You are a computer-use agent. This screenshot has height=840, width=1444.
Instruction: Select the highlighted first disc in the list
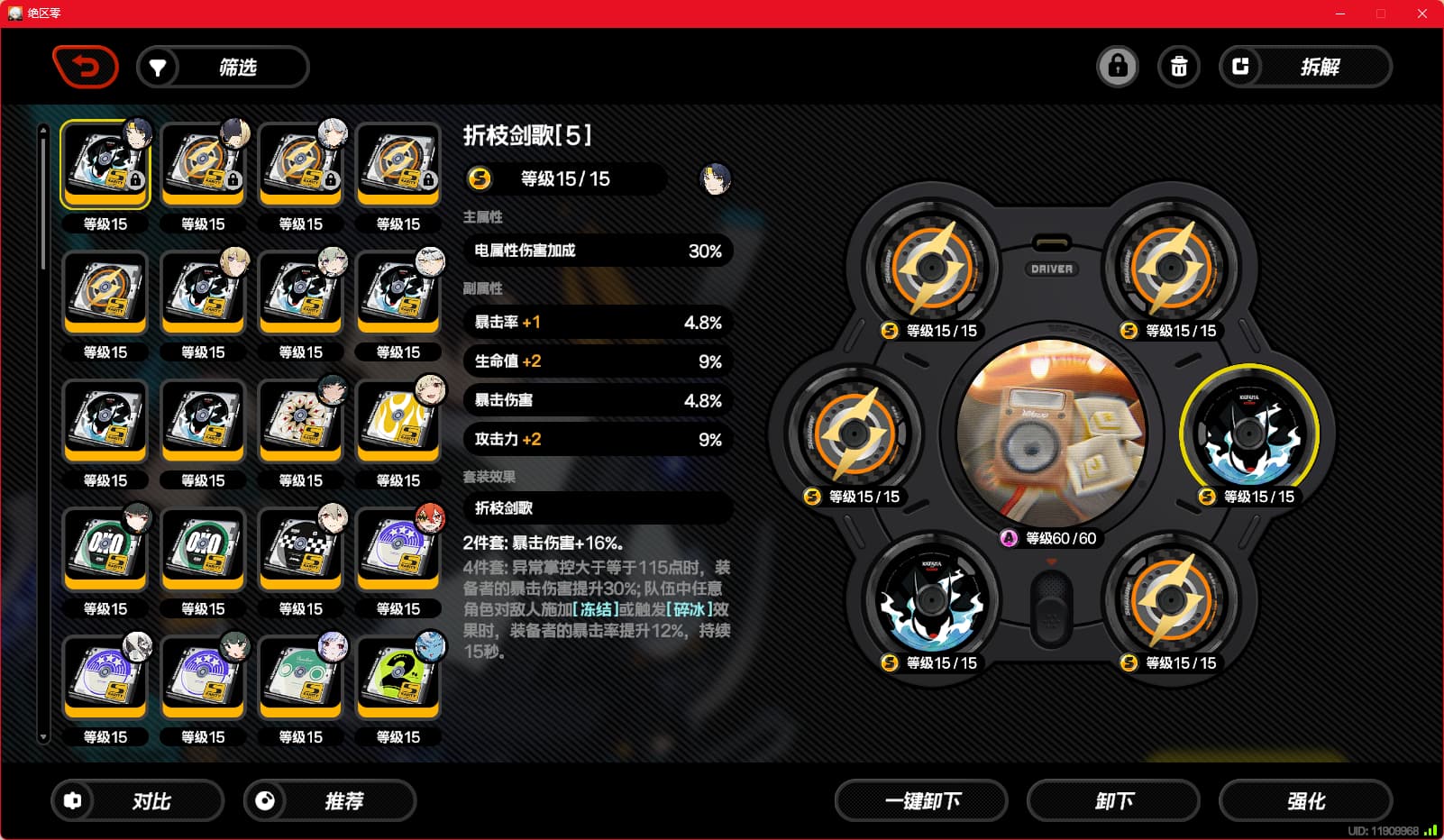pos(105,164)
